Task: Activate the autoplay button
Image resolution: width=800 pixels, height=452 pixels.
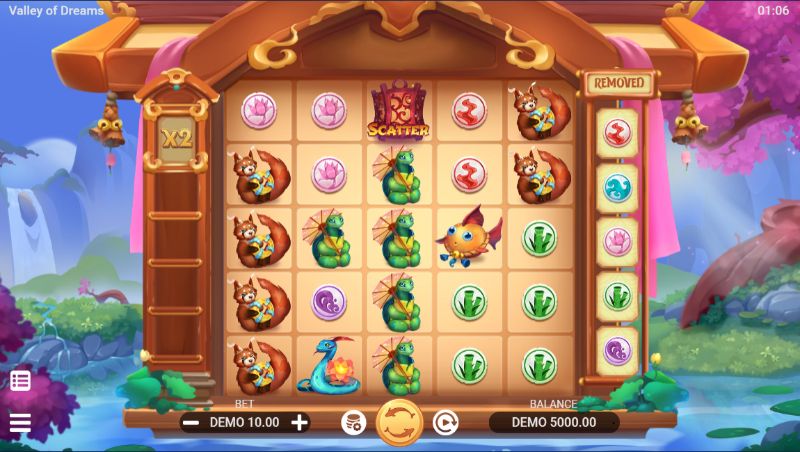Action: tap(445, 422)
